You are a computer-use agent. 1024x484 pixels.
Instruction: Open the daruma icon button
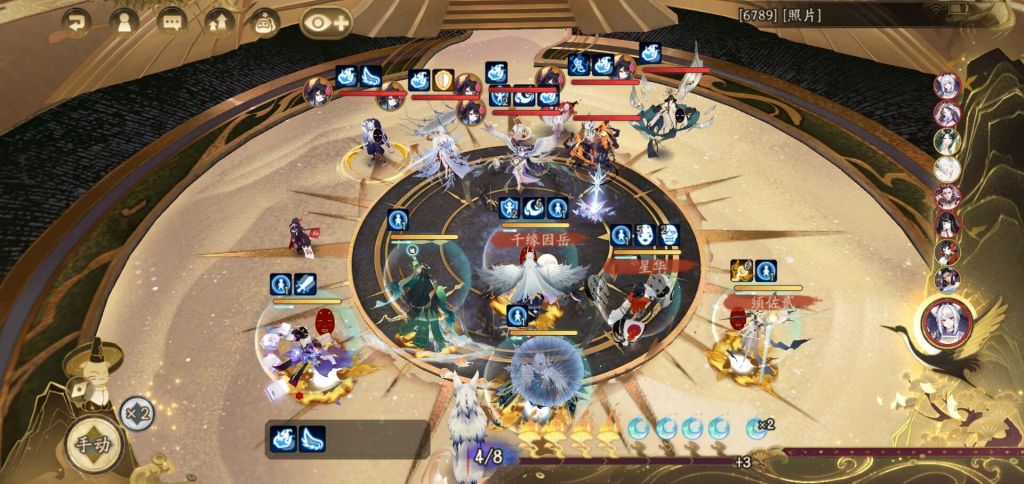[265, 20]
